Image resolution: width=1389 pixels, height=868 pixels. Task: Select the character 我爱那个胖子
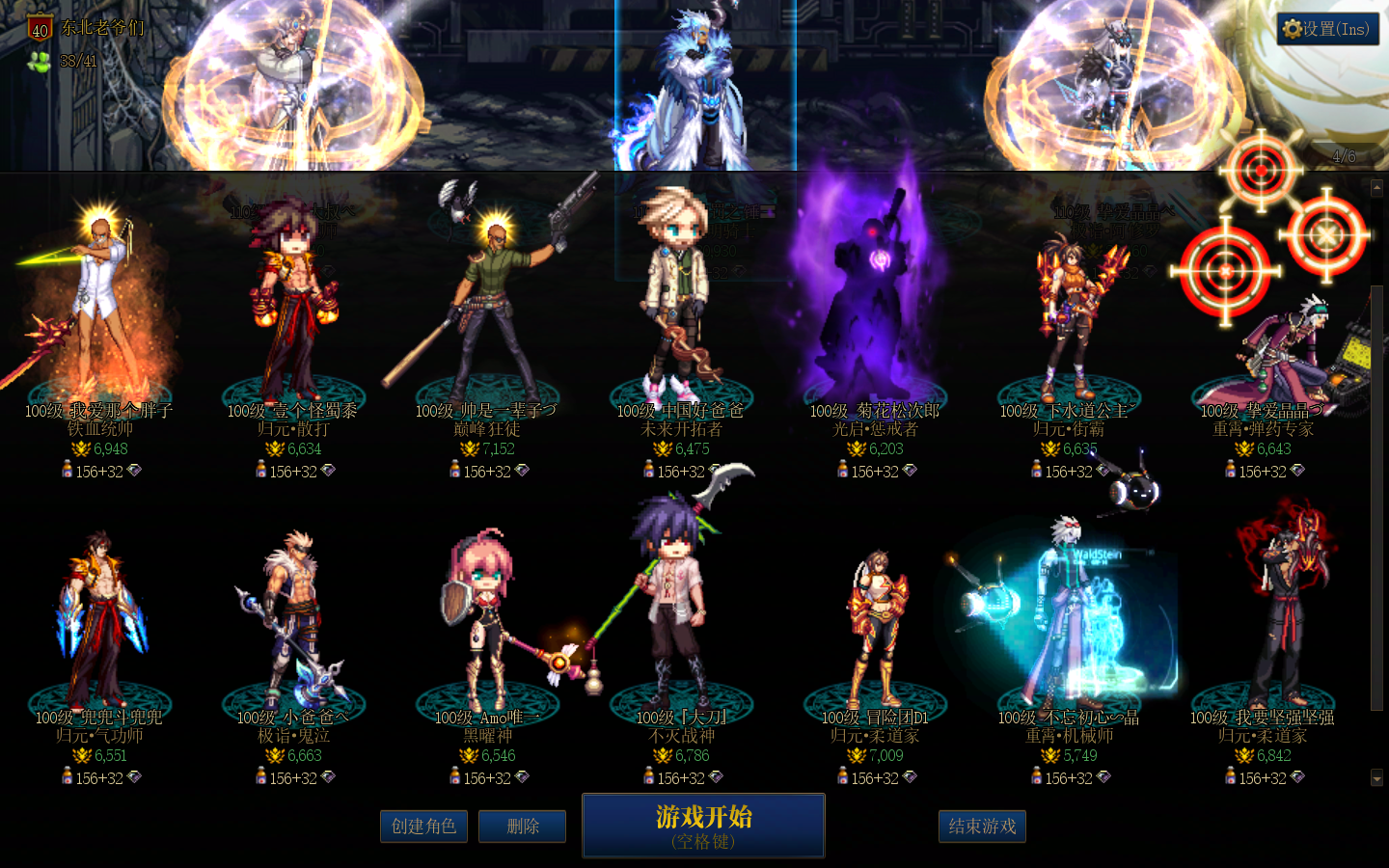pyautogui.click(x=98, y=318)
